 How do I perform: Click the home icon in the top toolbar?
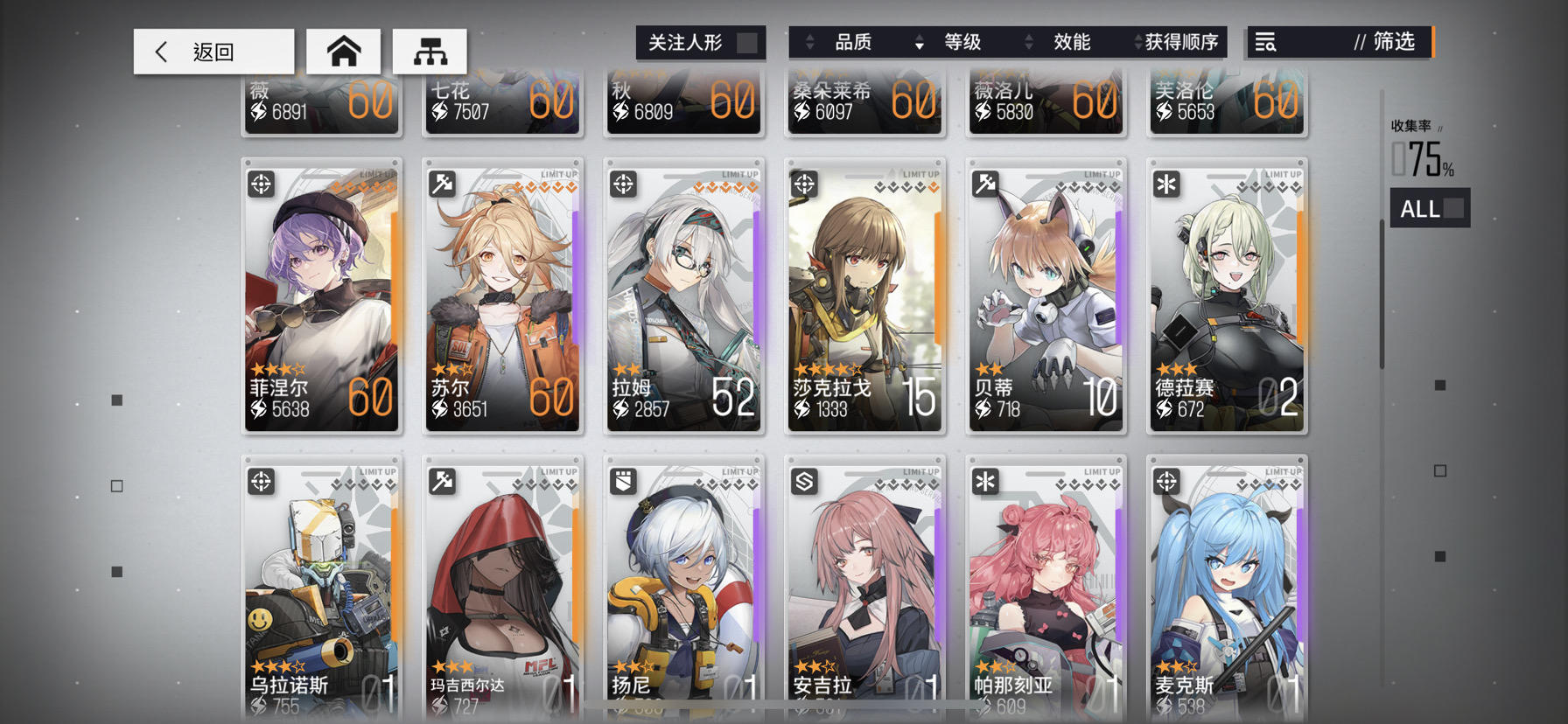344,51
